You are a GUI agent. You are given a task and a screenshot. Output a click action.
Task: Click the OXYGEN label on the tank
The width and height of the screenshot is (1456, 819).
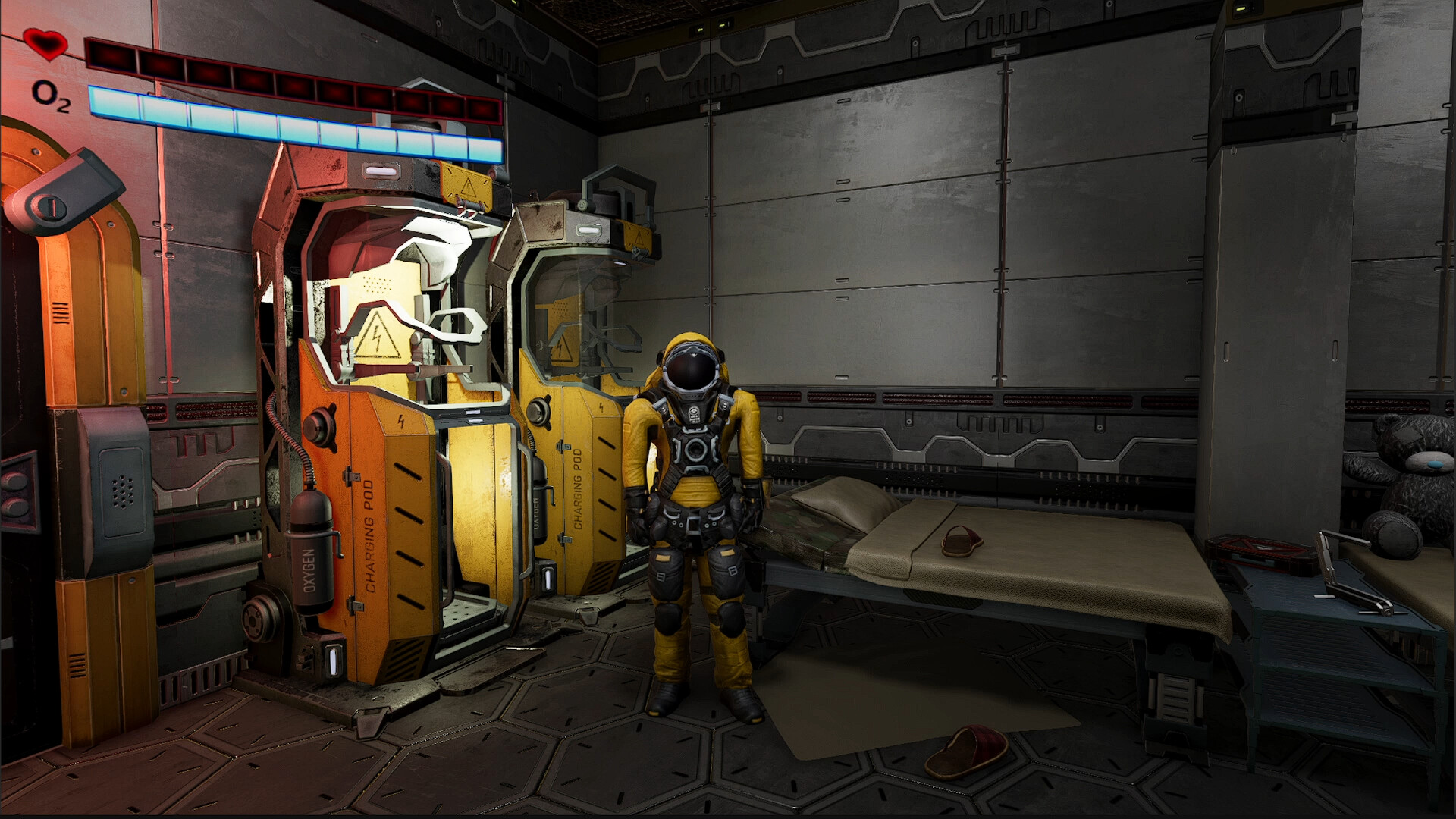[x=308, y=570]
